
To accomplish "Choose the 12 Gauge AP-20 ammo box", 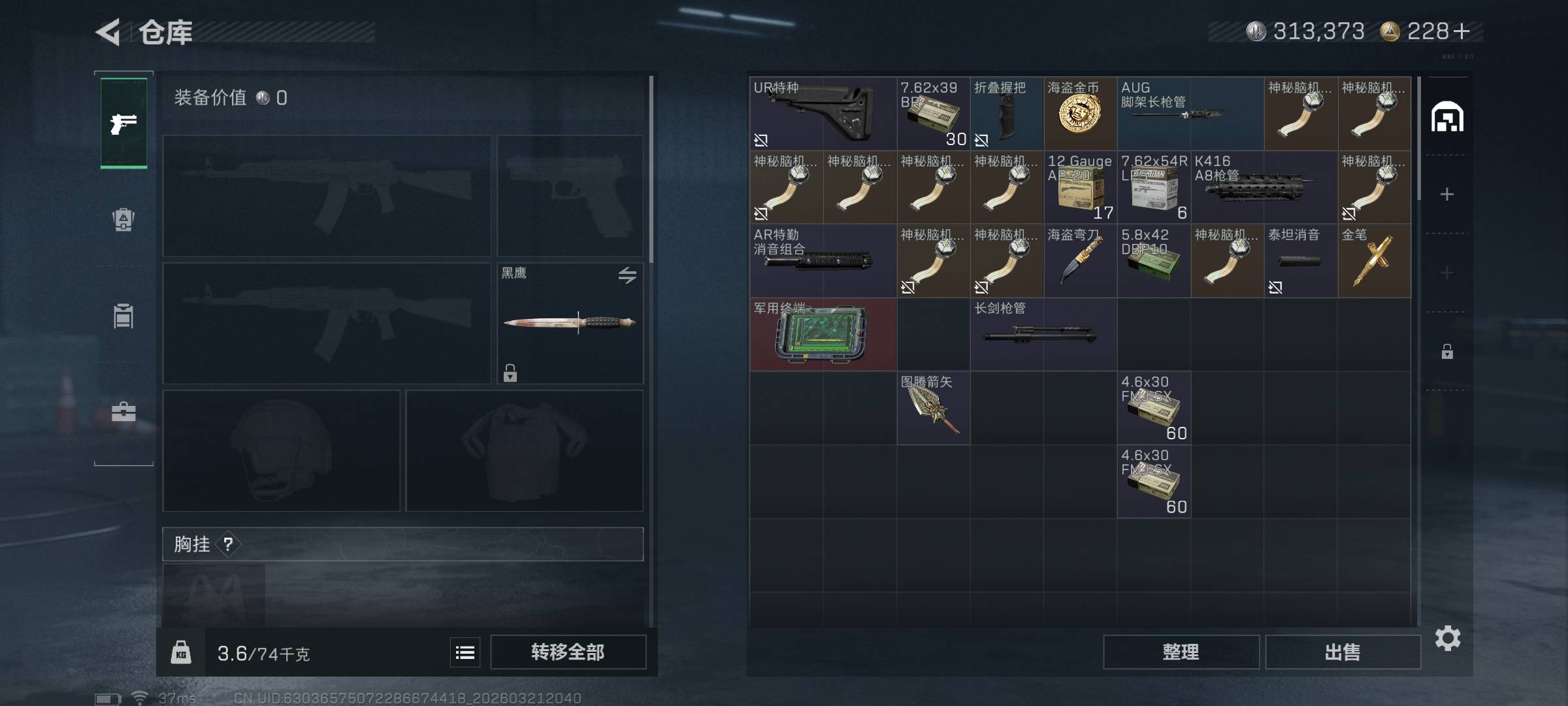I will pyautogui.click(x=1080, y=188).
